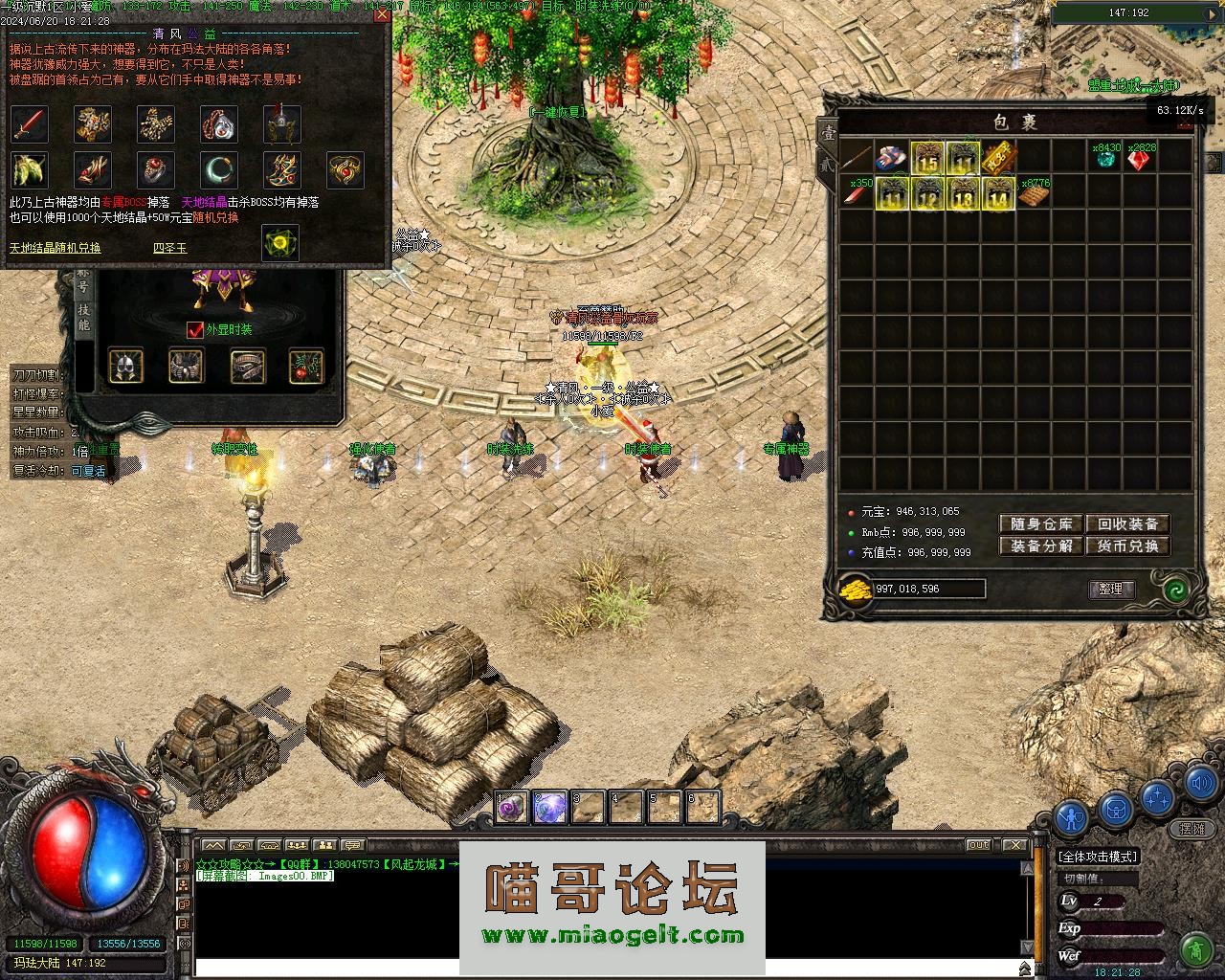Open the 货币兑换 currency exchange
The height and width of the screenshot is (980, 1225).
1128,546
